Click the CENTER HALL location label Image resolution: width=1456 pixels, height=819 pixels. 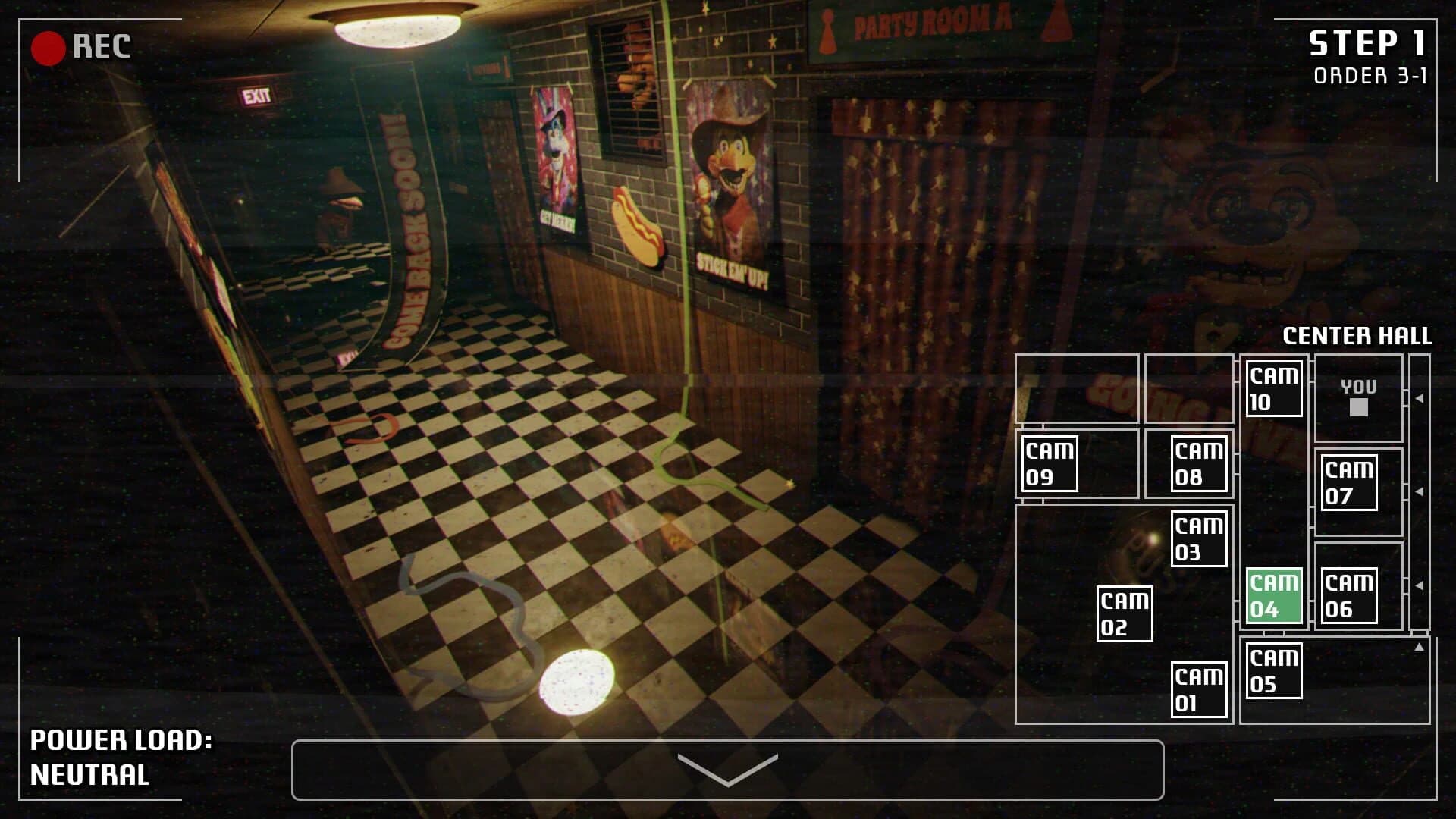pyautogui.click(x=1357, y=334)
